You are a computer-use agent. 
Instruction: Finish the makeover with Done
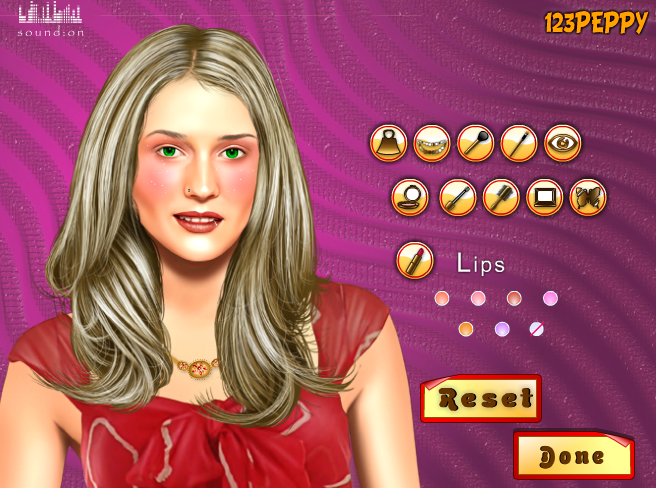(x=573, y=456)
